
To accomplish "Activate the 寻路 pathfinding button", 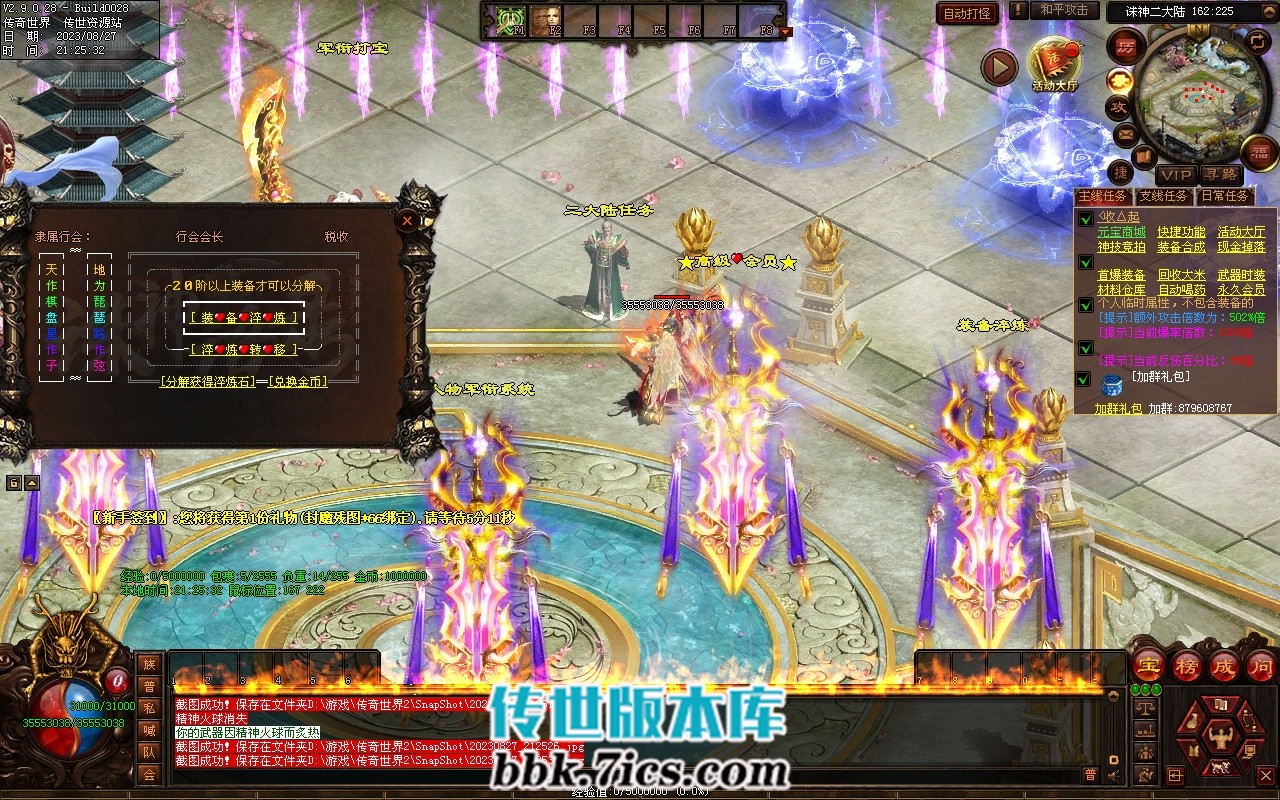I will pyautogui.click(x=1219, y=175).
